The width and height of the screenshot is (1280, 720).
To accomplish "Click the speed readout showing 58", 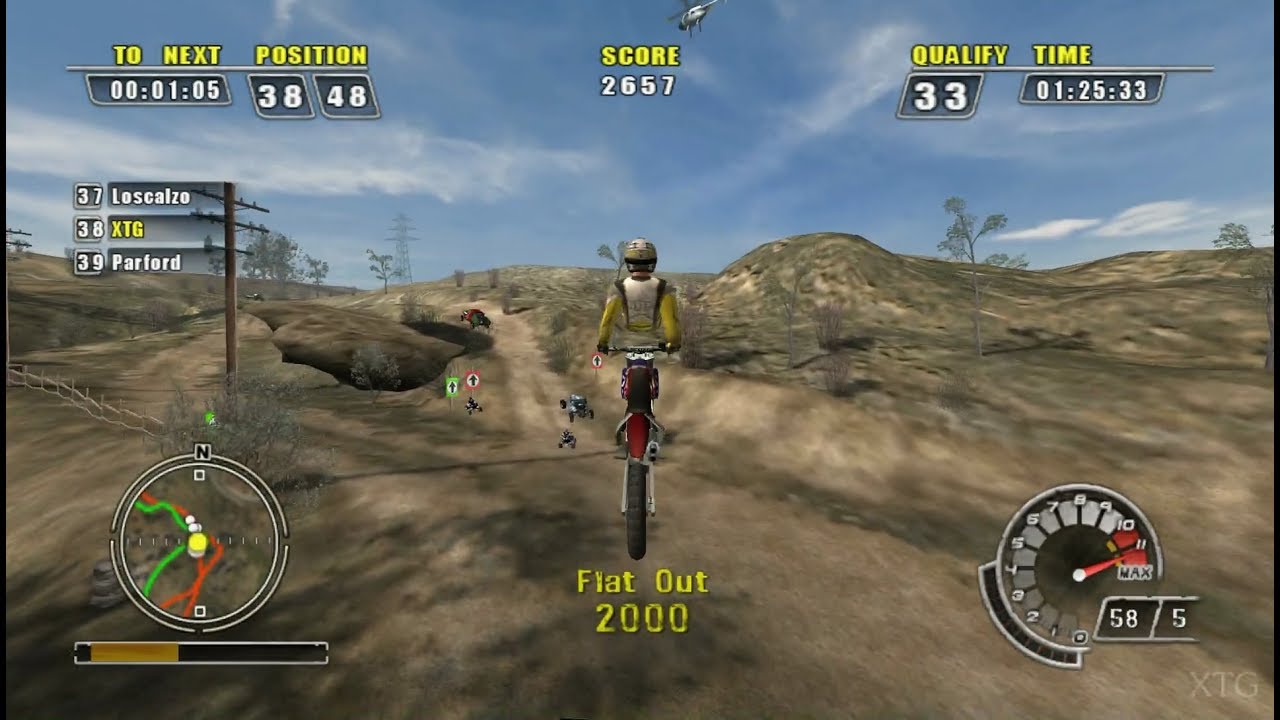I will pos(1124,618).
